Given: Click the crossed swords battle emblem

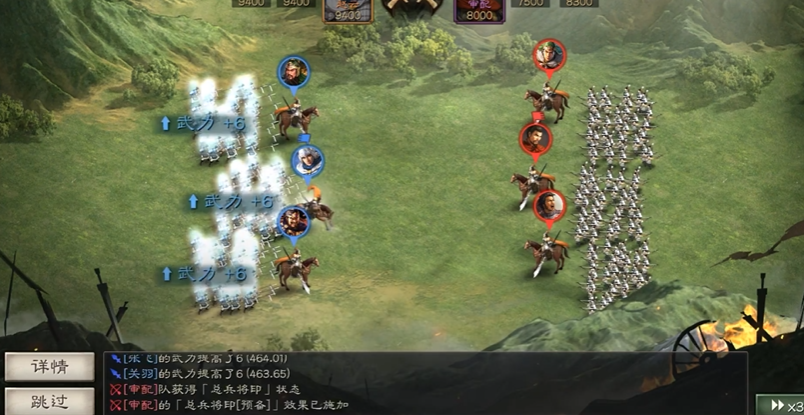Looking at the screenshot, I should tap(413, 8).
